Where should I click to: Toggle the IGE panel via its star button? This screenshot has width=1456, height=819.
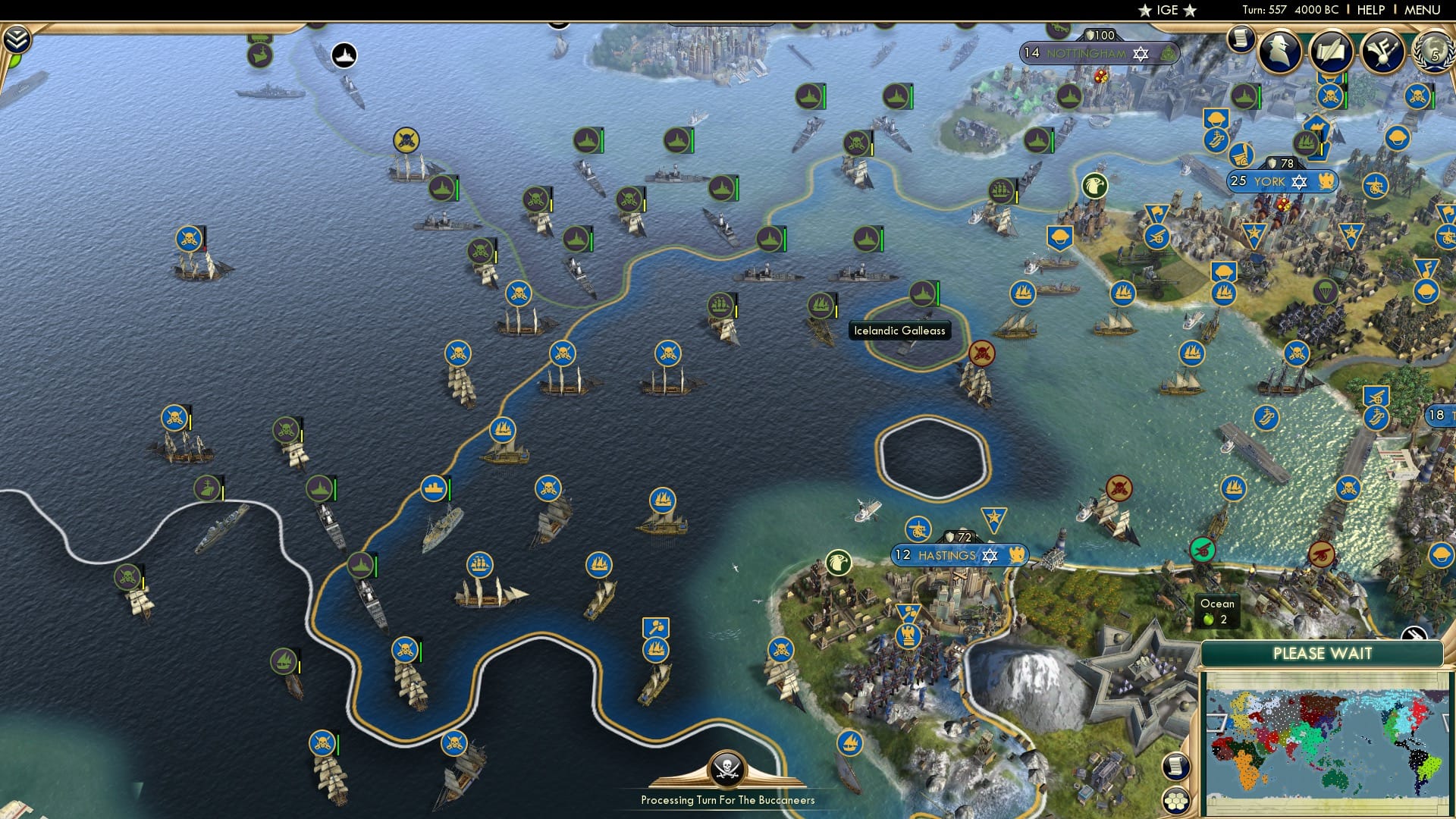point(1168,10)
